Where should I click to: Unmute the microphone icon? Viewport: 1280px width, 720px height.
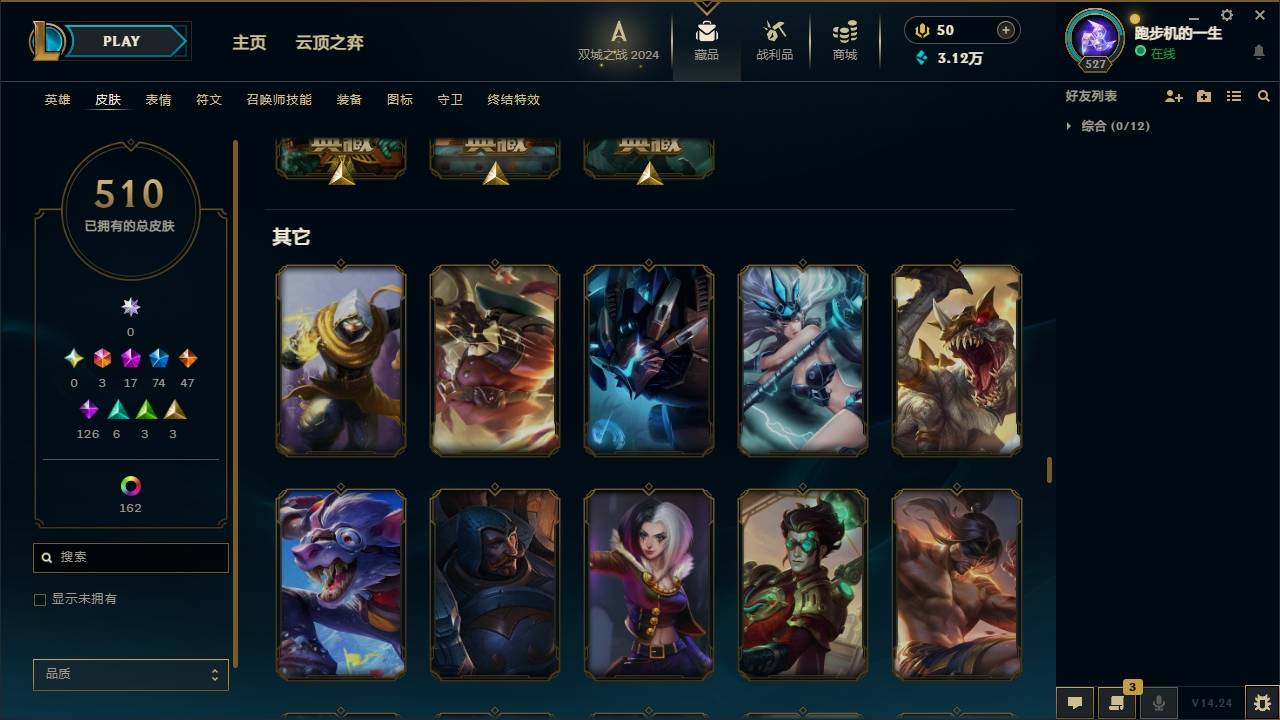[1159, 703]
